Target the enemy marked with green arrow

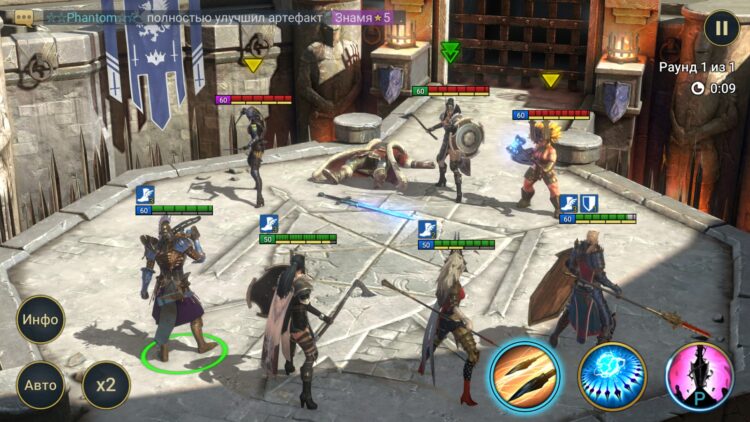click(x=450, y=140)
